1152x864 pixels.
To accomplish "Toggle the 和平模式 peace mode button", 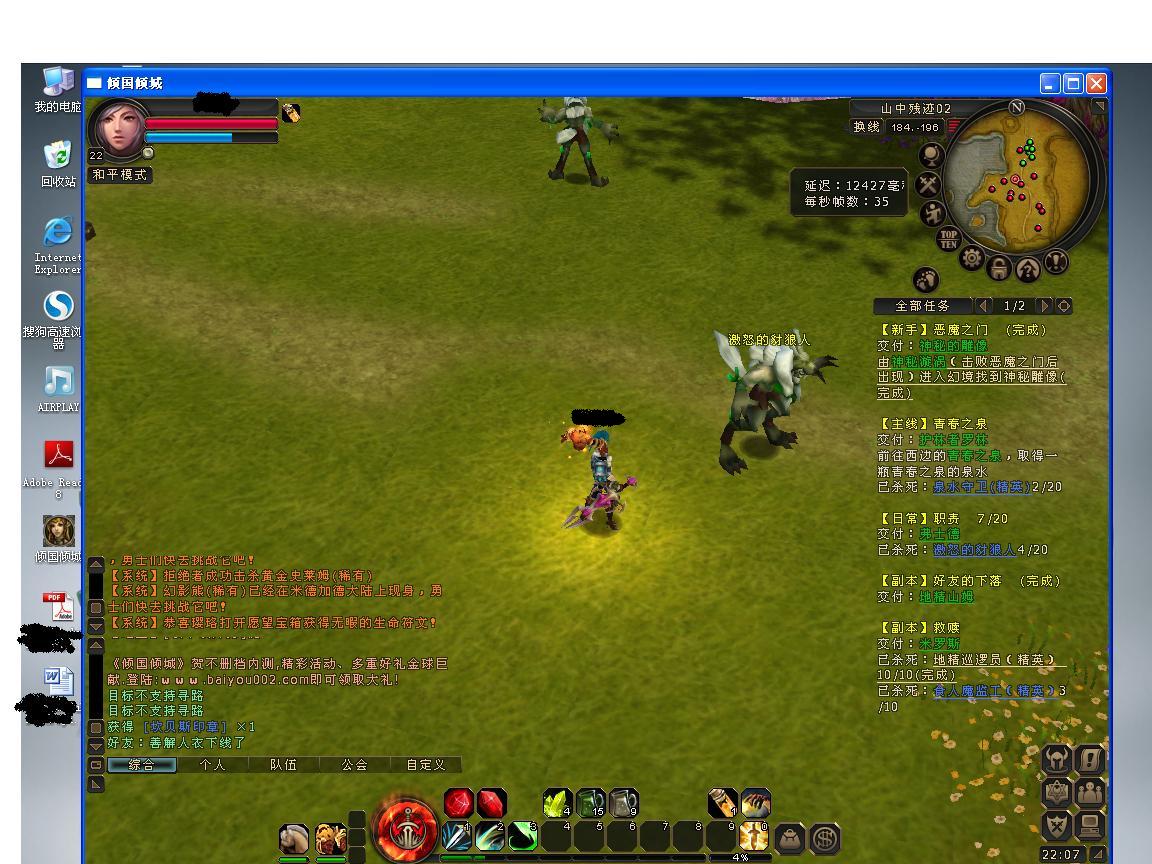I will (120, 174).
